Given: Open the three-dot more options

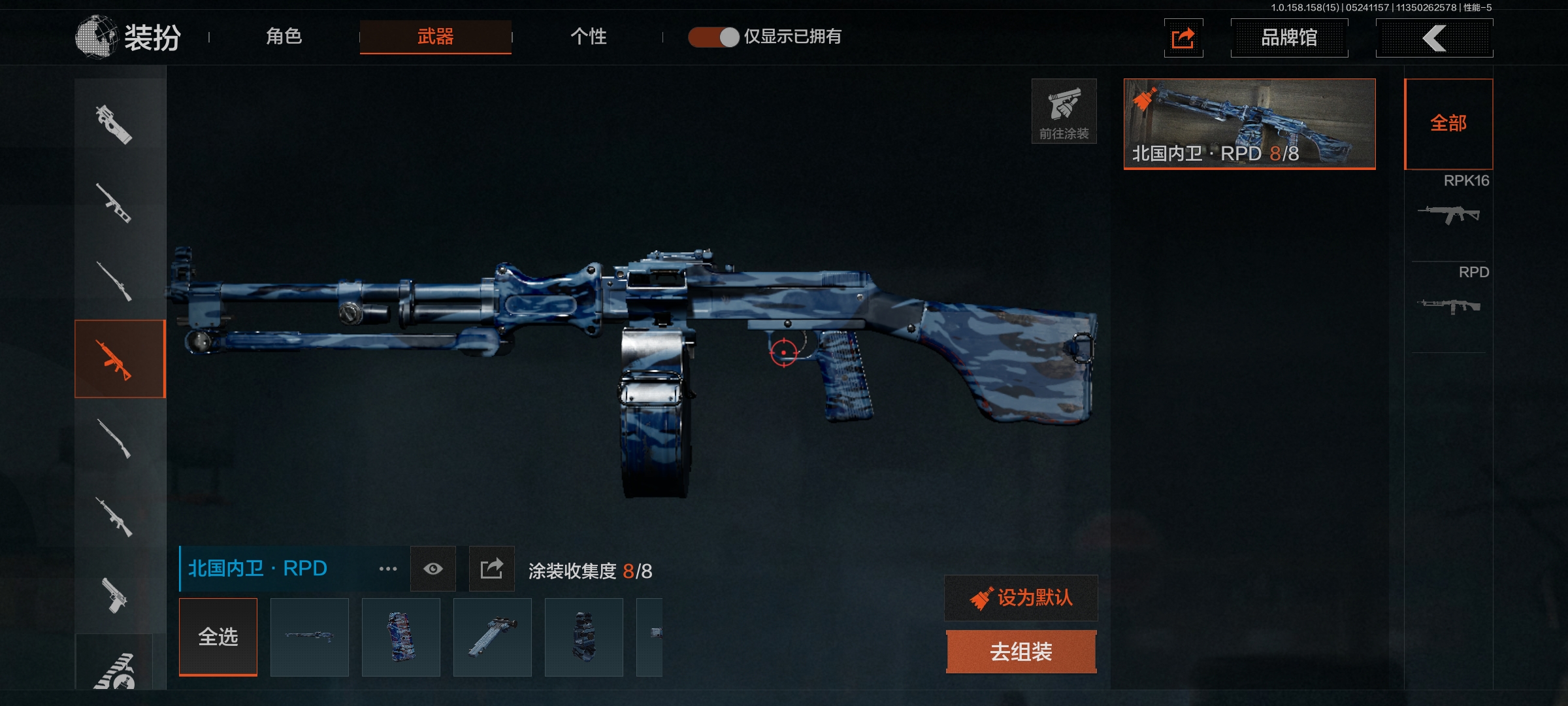Looking at the screenshot, I should [388, 569].
